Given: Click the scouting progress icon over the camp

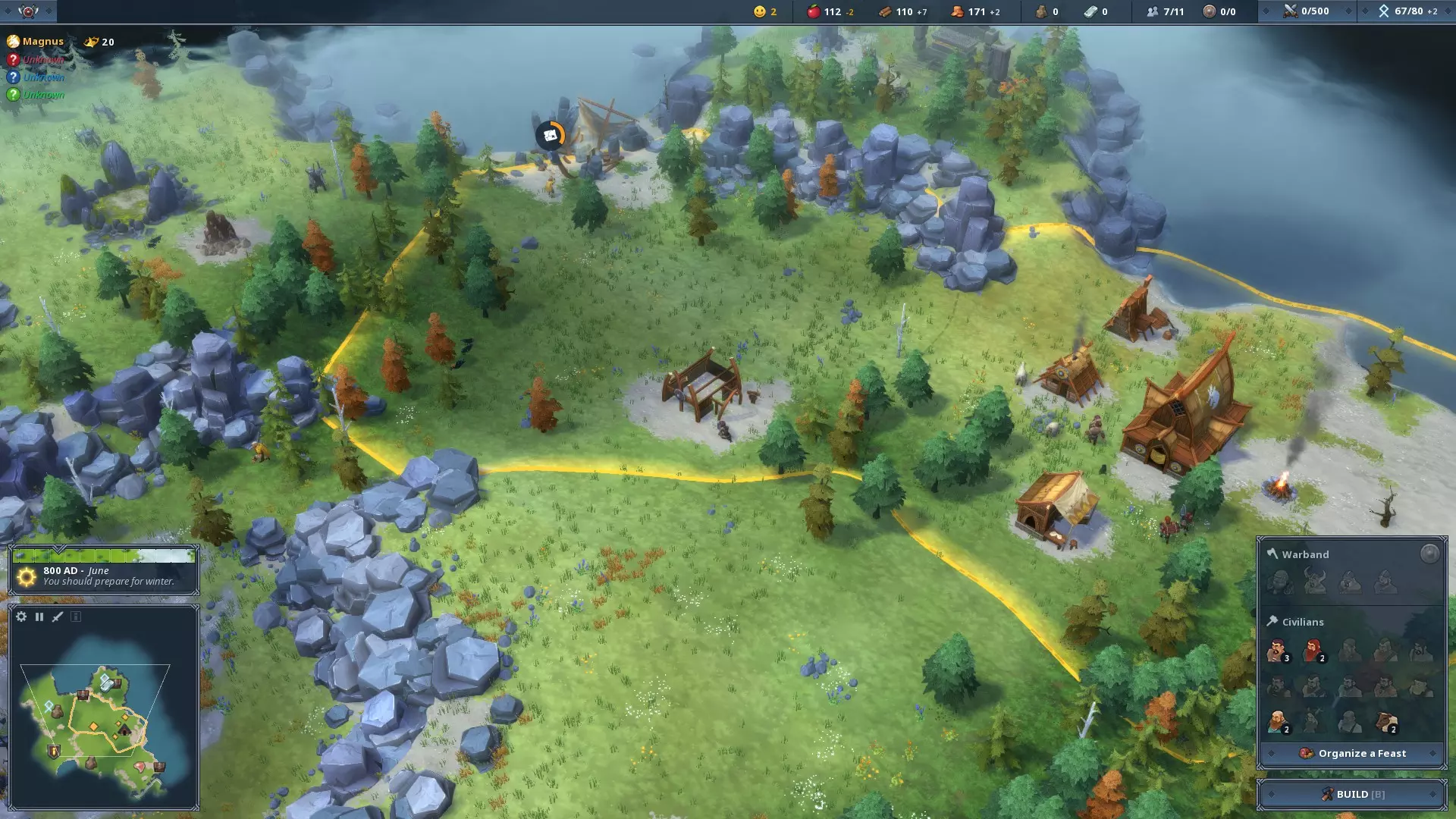Looking at the screenshot, I should coord(551,136).
